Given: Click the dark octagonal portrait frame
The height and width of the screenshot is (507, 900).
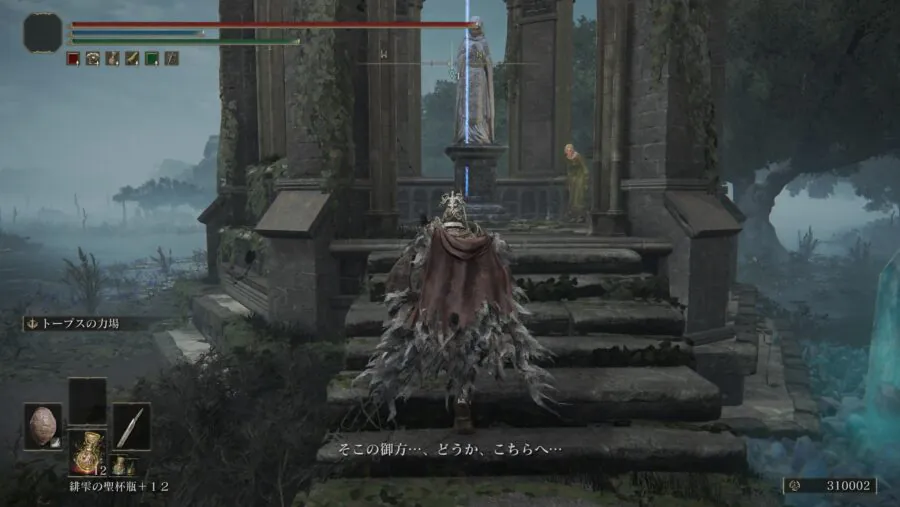Looking at the screenshot, I should point(43,33).
